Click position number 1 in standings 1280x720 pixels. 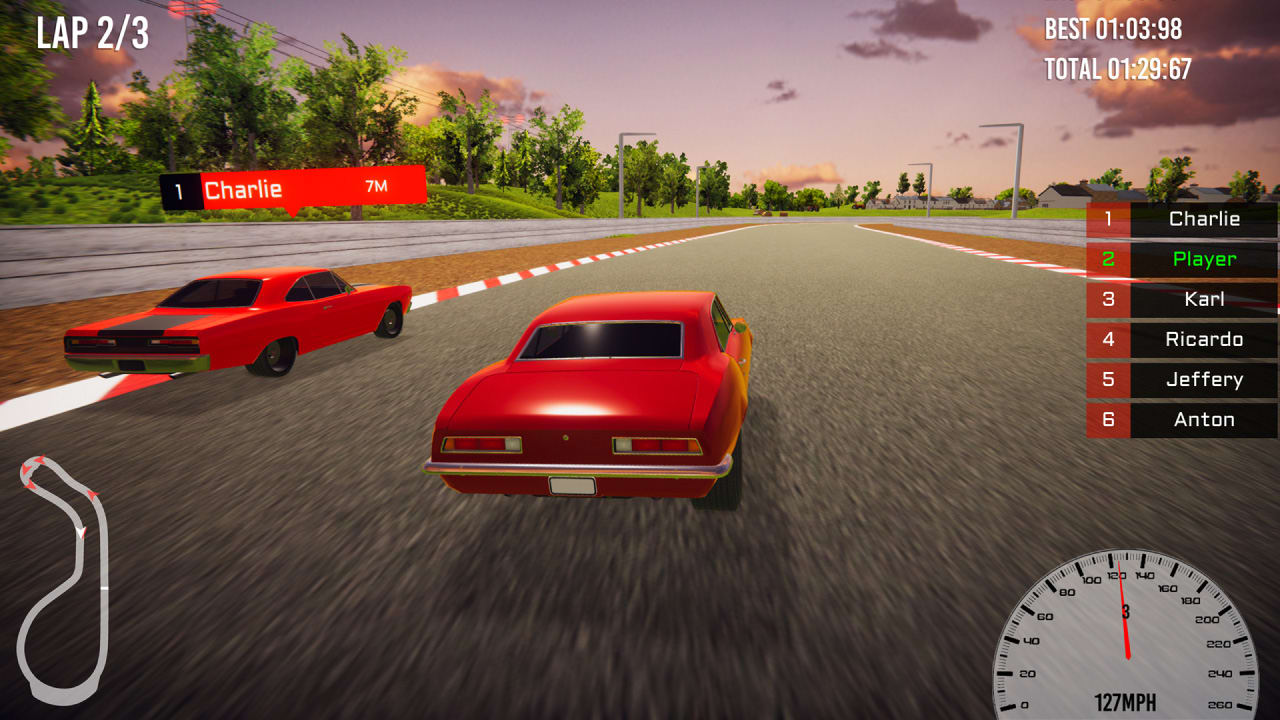[1109, 219]
